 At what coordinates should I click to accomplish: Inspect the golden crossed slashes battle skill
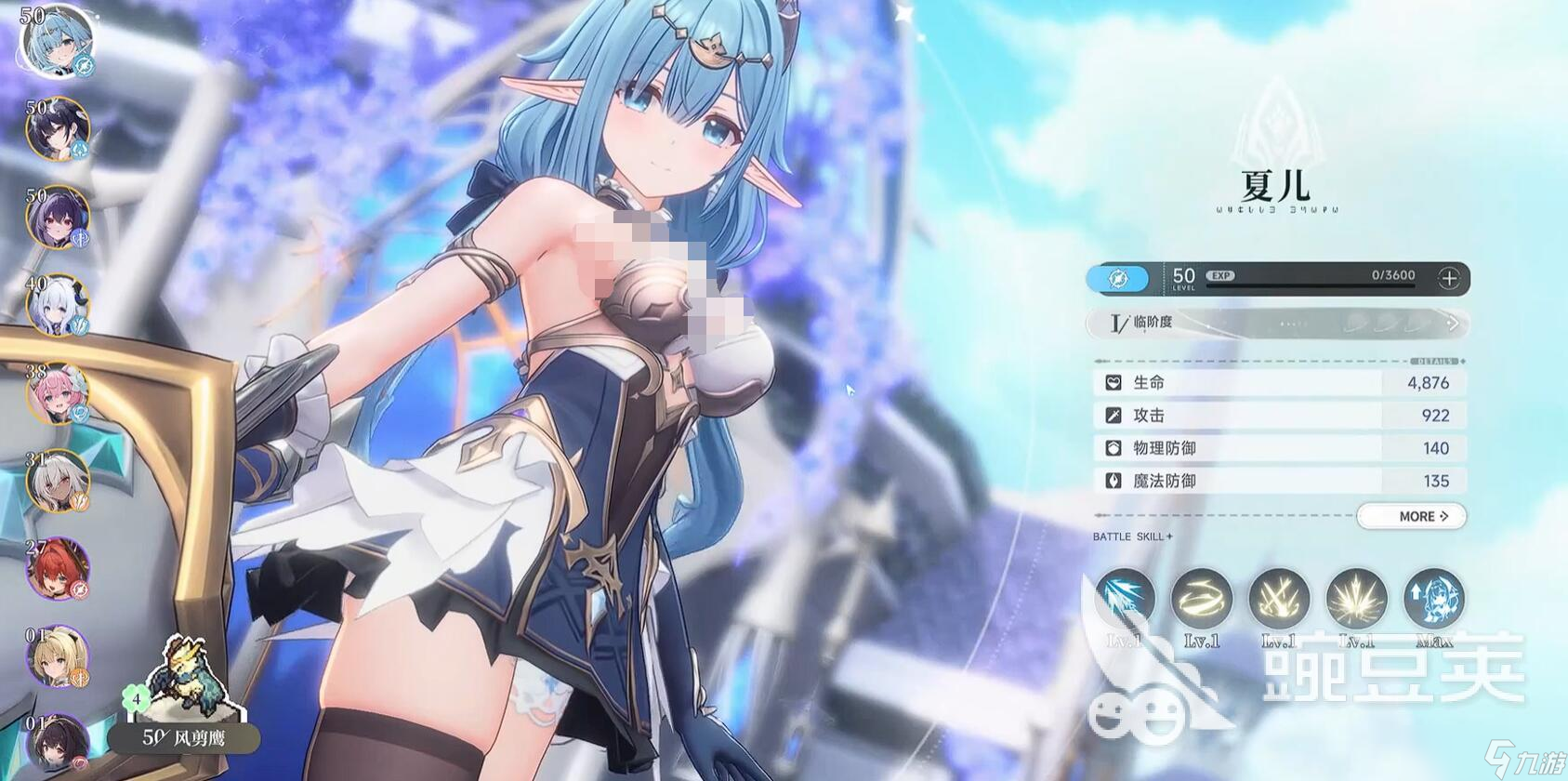click(x=1279, y=599)
